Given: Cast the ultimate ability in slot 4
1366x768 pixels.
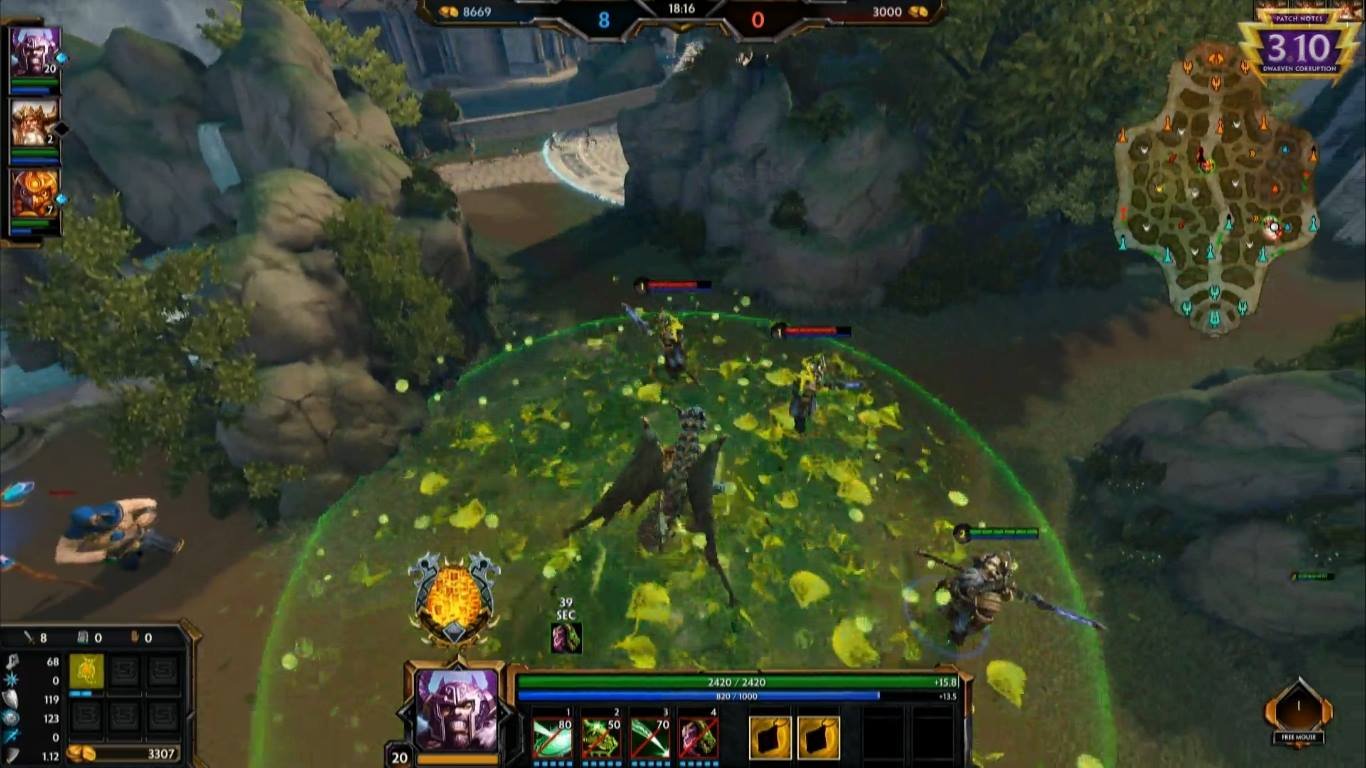Looking at the screenshot, I should pyautogui.click(x=698, y=738).
